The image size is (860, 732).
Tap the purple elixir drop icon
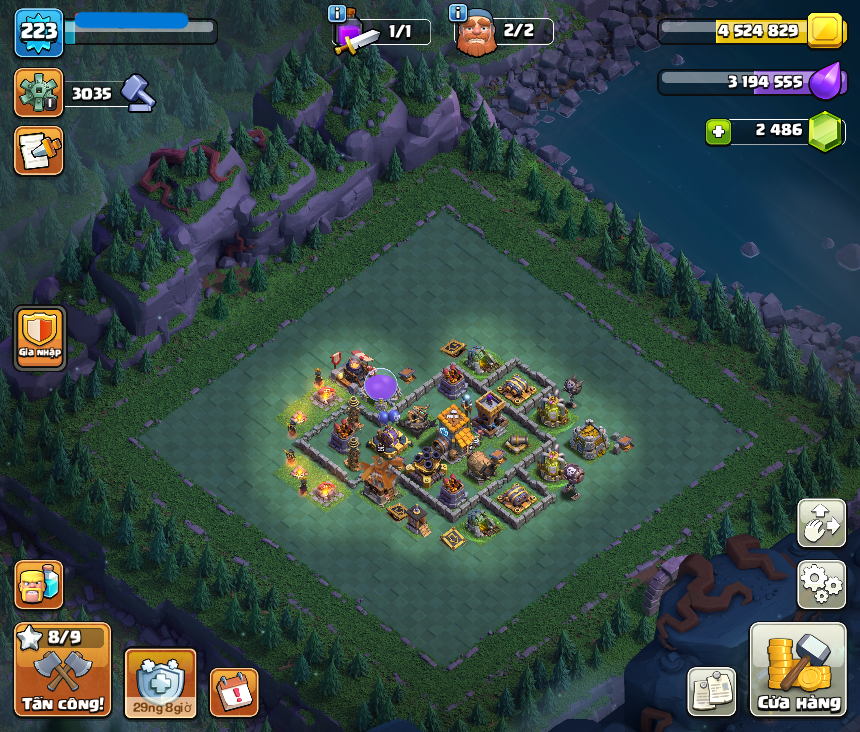pyautogui.click(x=825, y=81)
